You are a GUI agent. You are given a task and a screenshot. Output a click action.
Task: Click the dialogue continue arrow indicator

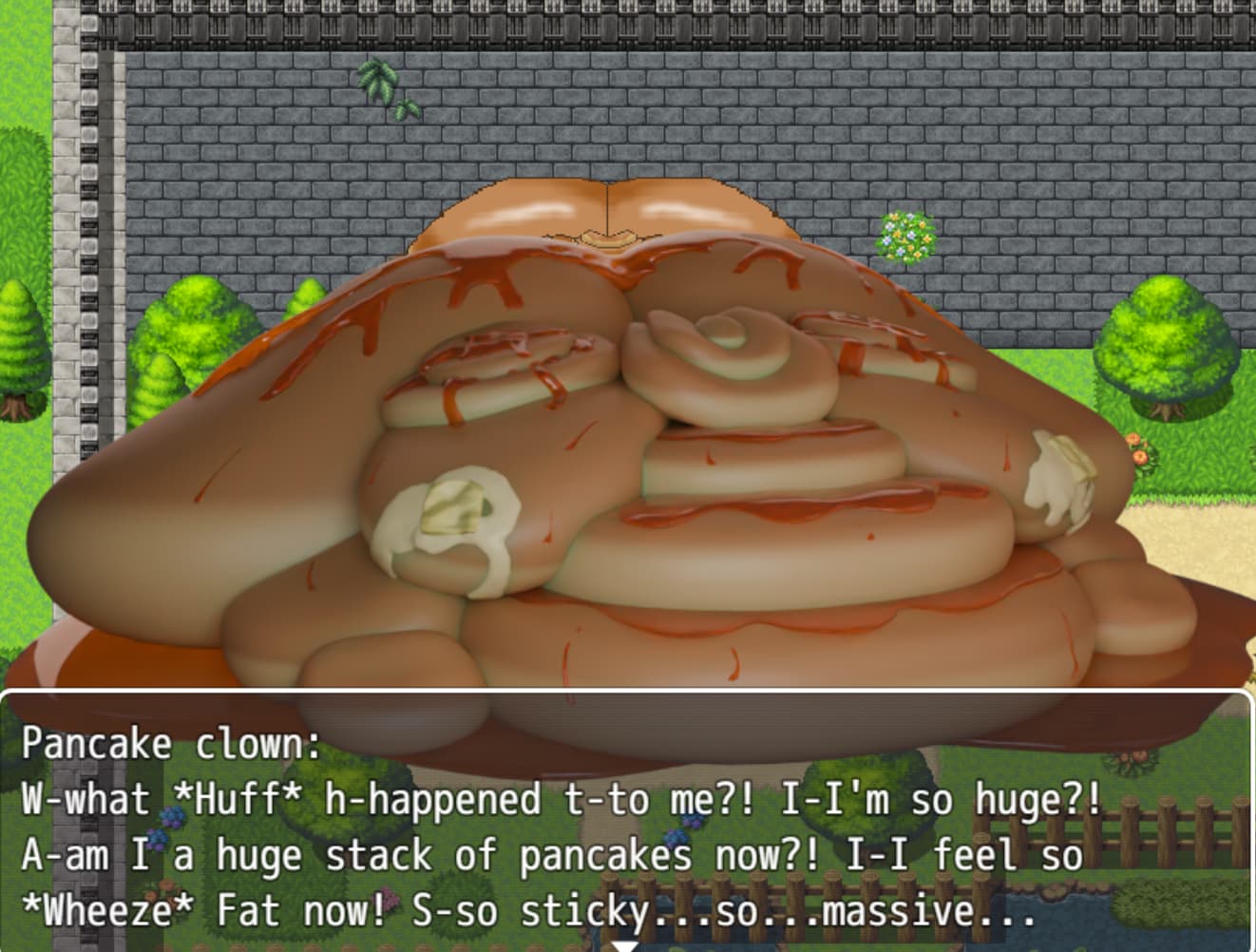pos(625,945)
